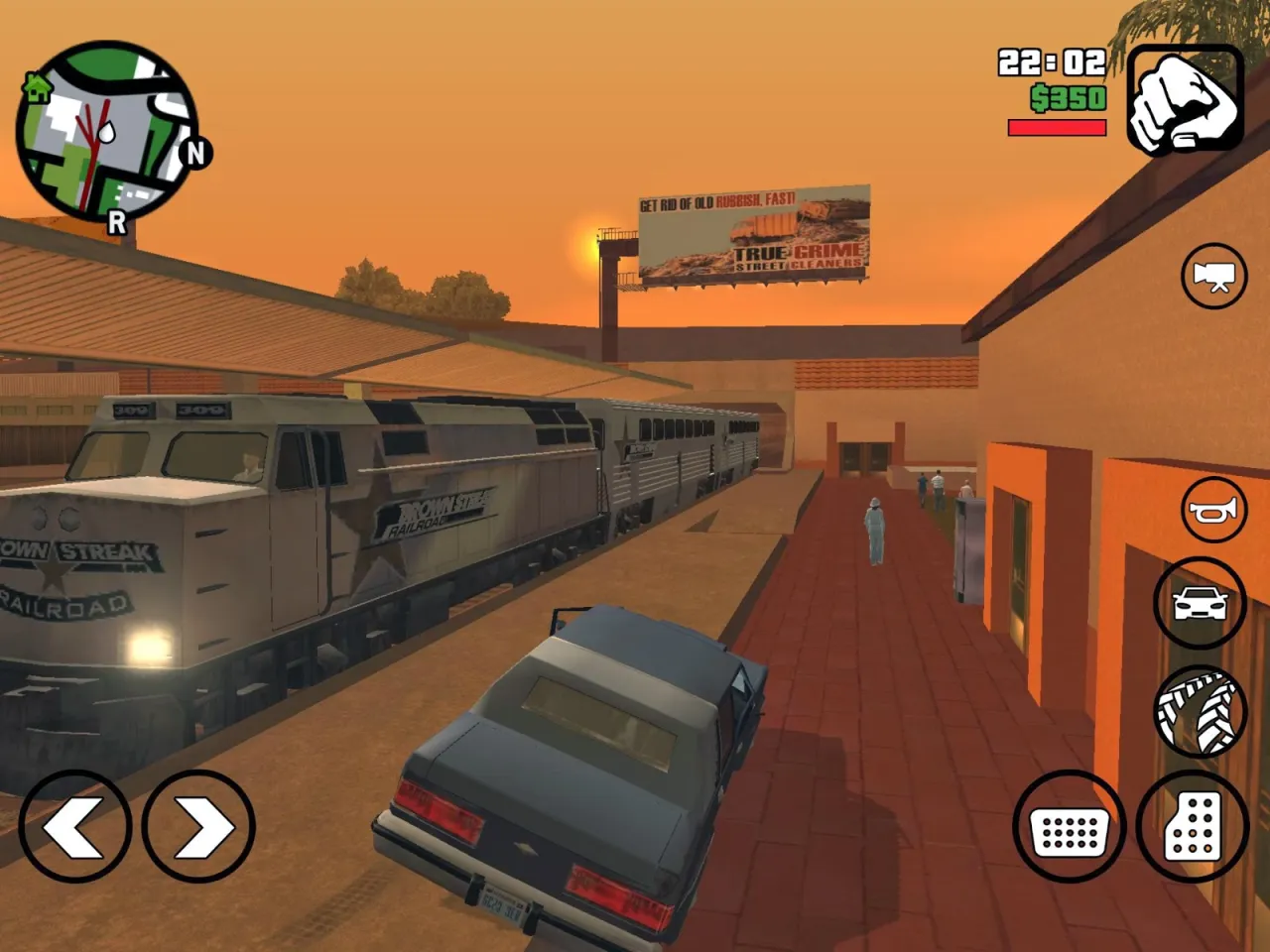1270x952 pixels.
Task: Tap the red health bar
Action: pos(1055,127)
